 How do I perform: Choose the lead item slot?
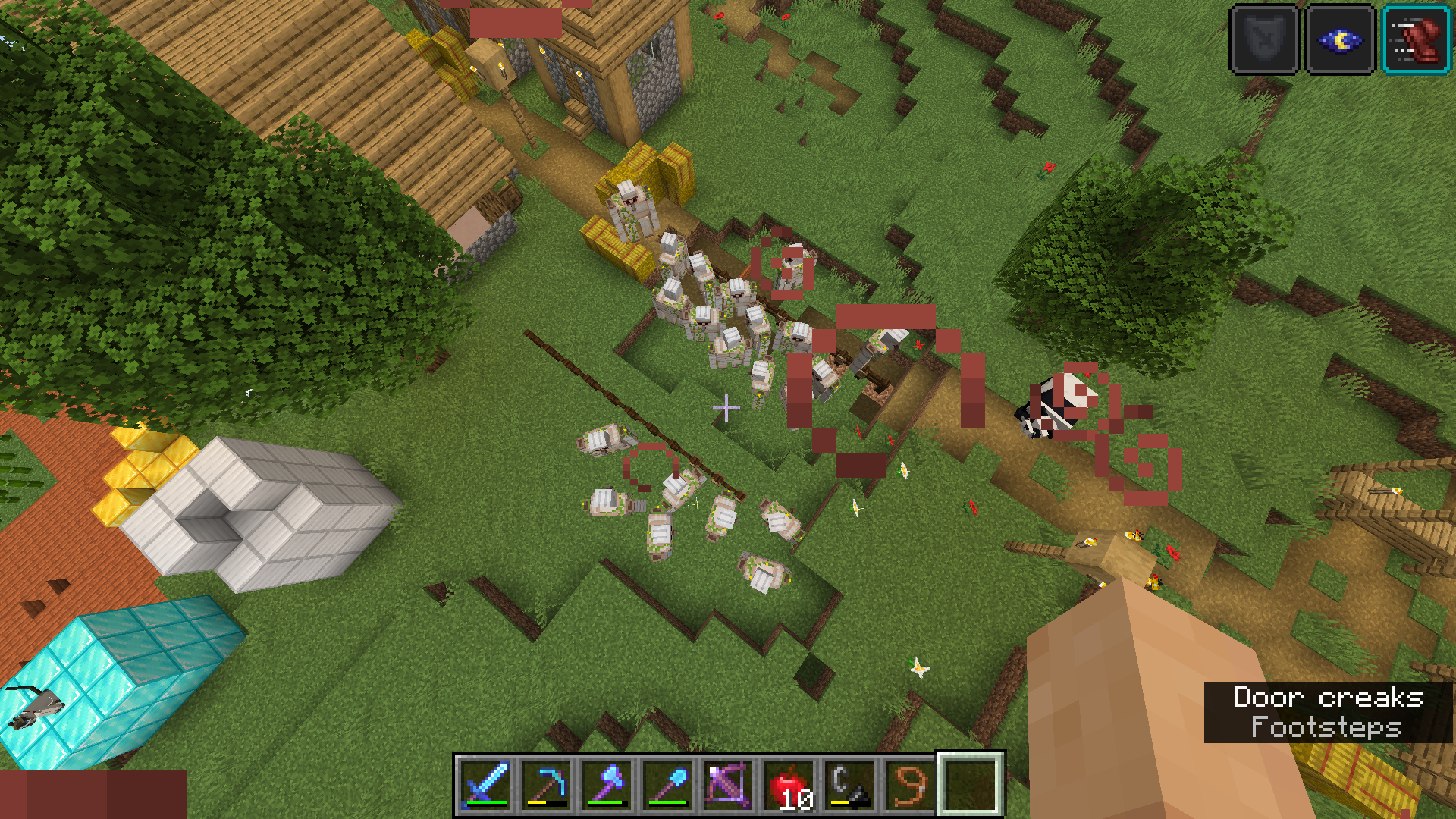(x=910, y=785)
